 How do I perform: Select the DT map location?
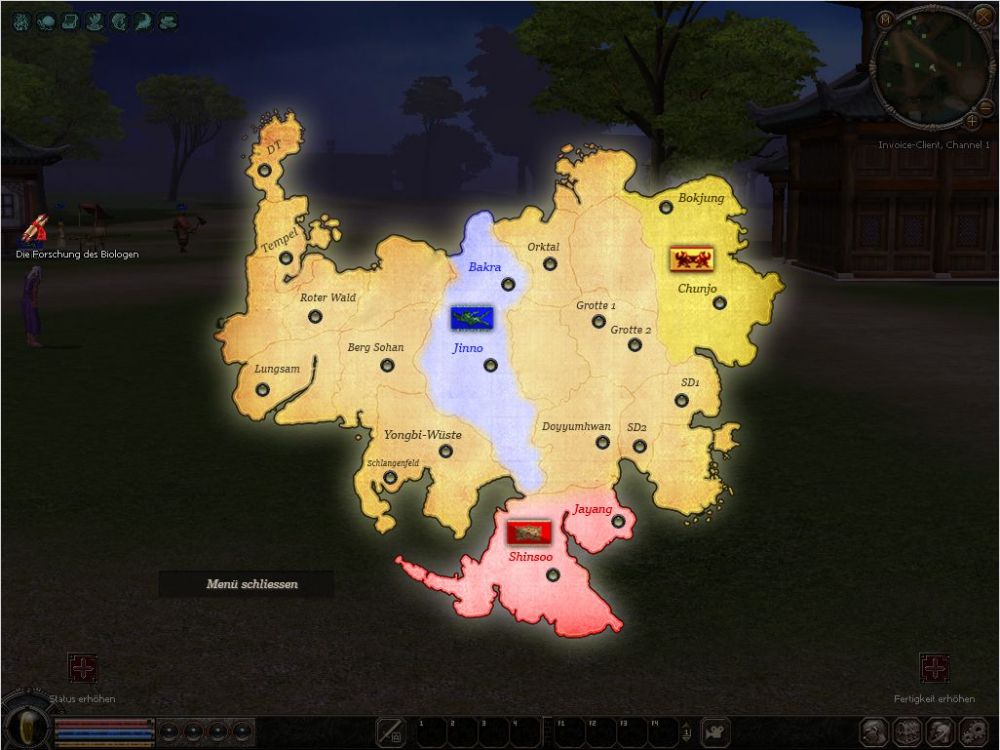coord(264,171)
